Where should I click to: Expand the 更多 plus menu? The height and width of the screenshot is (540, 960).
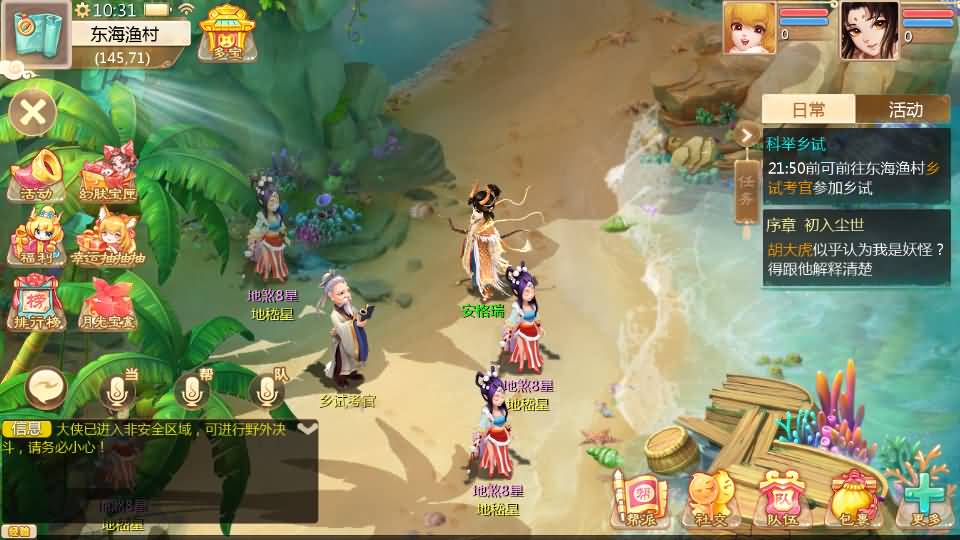[925, 498]
